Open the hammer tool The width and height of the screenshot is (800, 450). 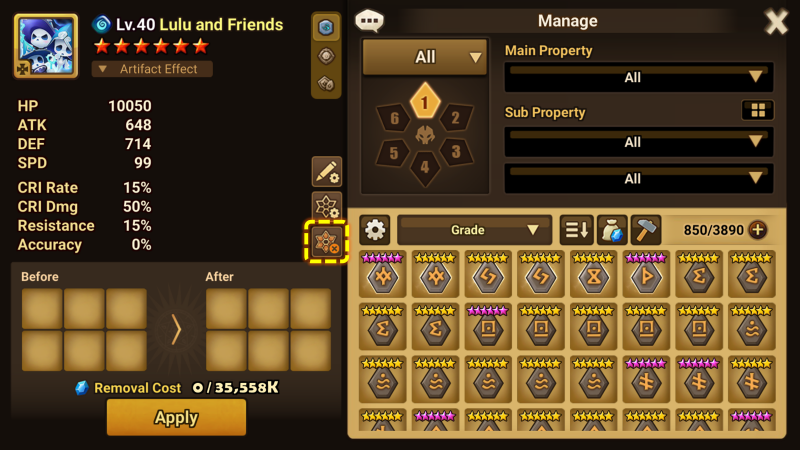click(645, 230)
